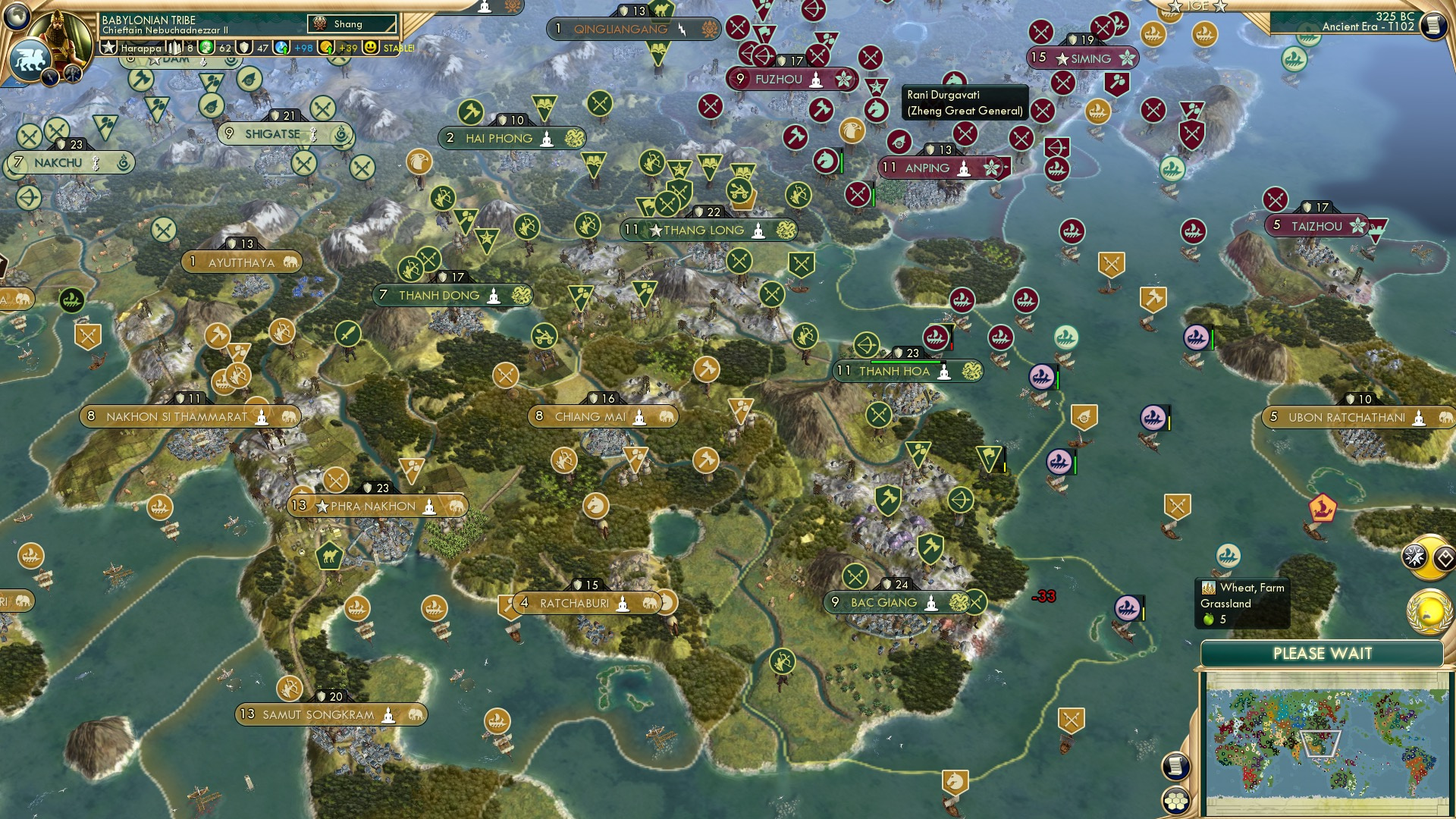Toggle the hex grid overlay below the minimap

(x=1176, y=802)
